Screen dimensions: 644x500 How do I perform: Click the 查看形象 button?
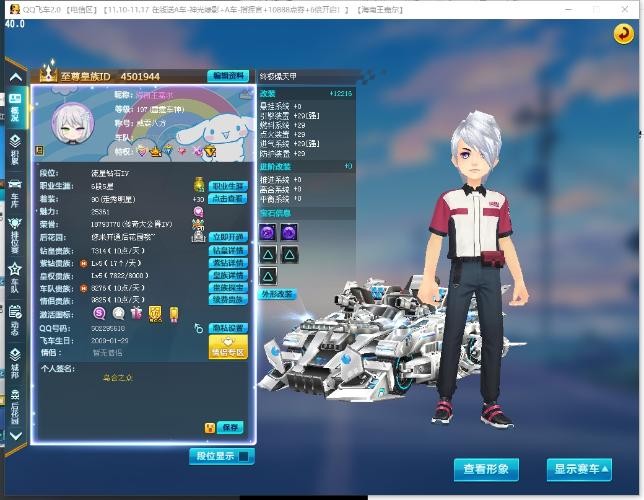[x=487, y=468]
